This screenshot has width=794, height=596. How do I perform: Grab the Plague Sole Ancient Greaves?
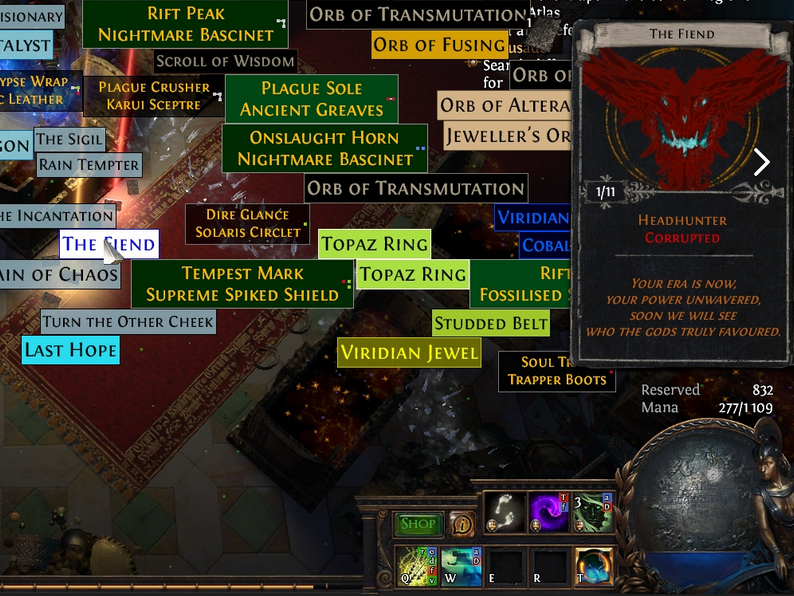tap(311, 99)
